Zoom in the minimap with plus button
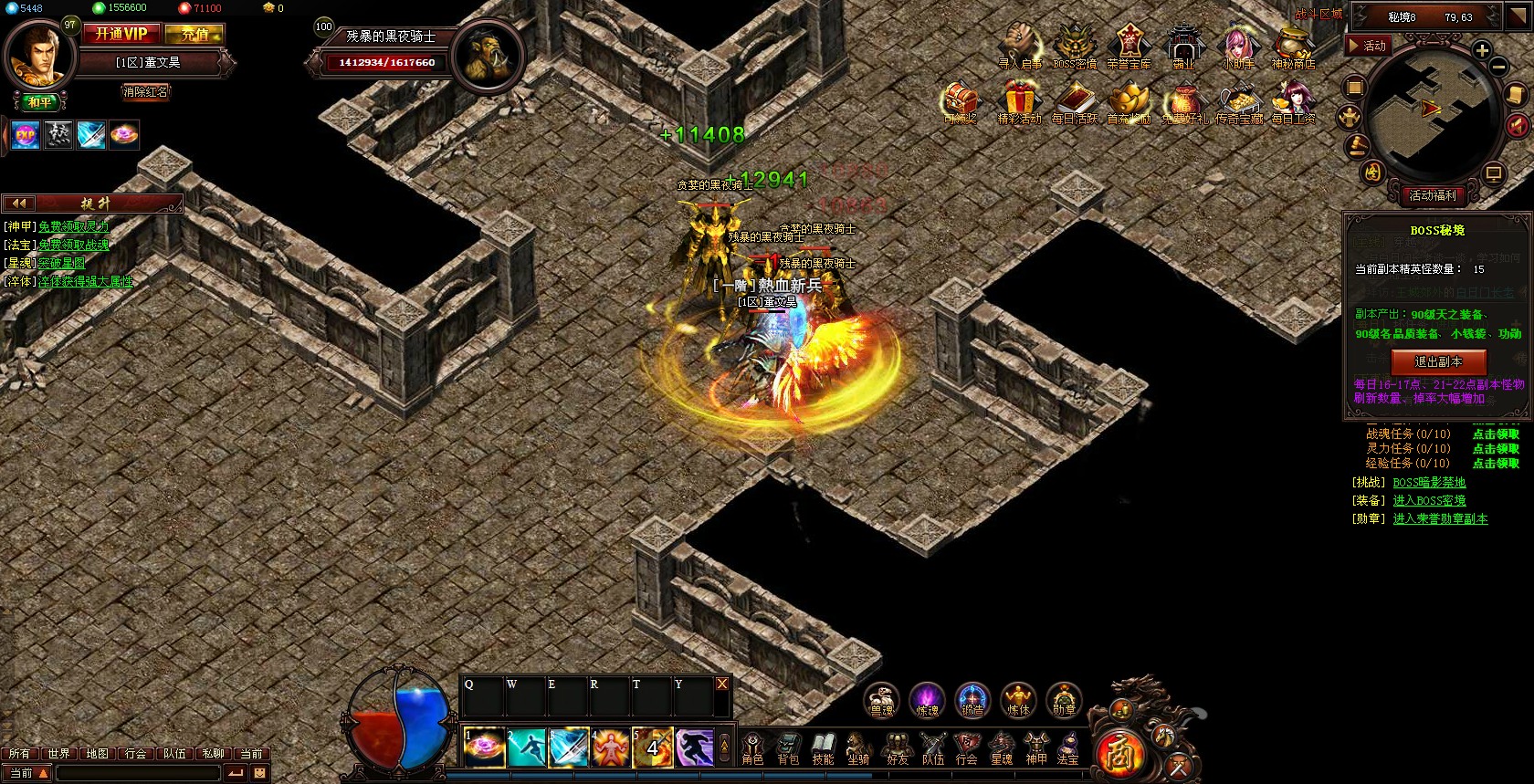1534x784 pixels. point(1482,50)
